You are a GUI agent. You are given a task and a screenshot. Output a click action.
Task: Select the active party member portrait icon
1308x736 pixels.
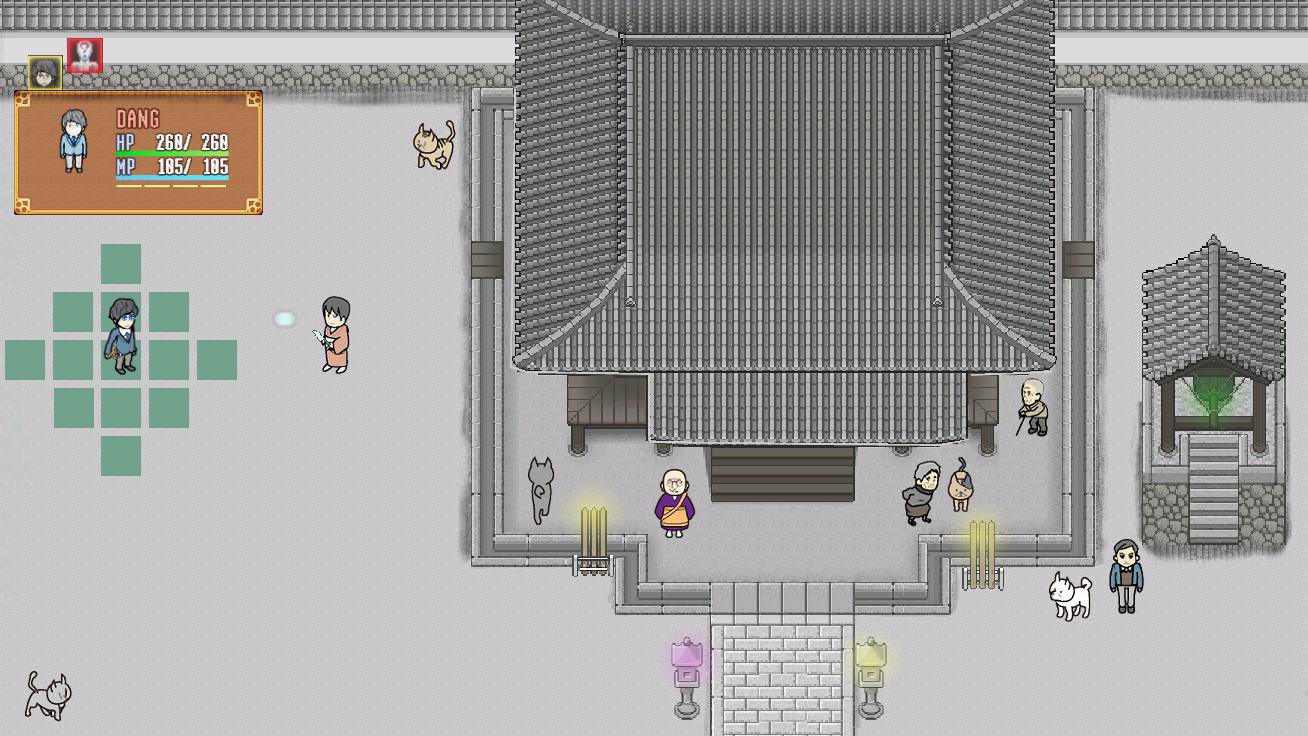point(43,71)
